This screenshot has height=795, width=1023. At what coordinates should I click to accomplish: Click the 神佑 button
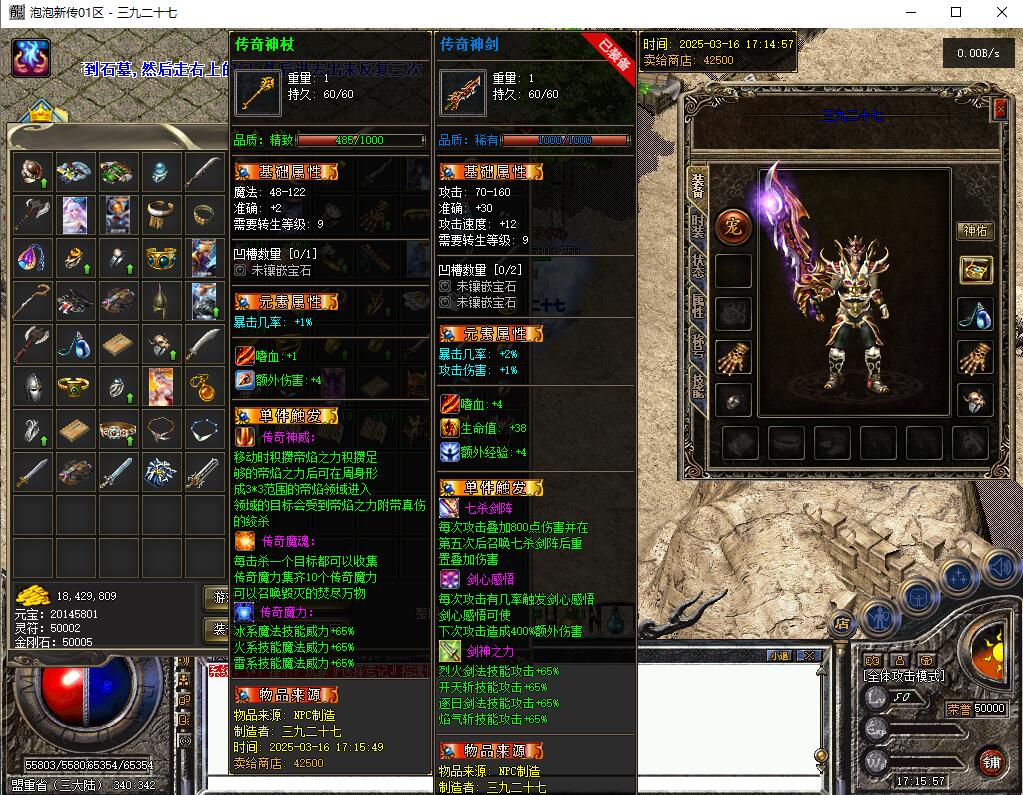(975, 231)
